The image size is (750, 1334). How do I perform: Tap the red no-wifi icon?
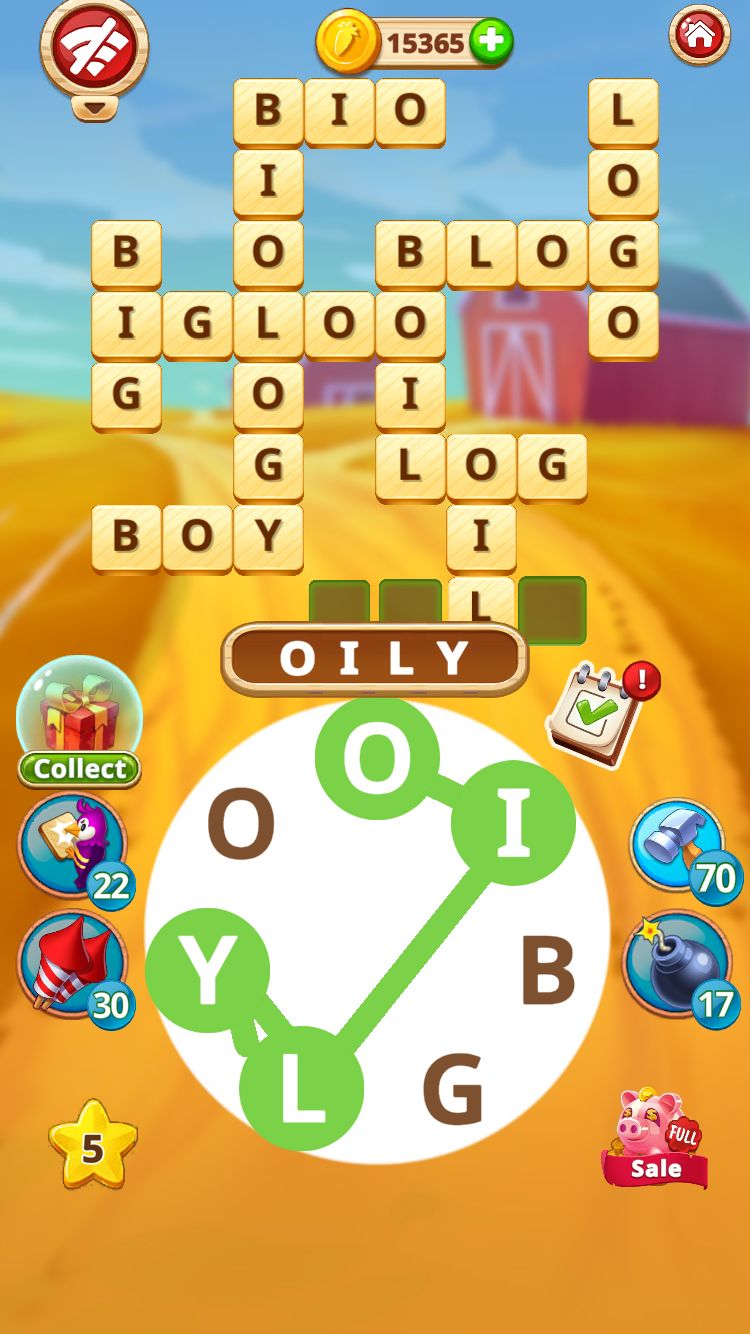tap(93, 45)
